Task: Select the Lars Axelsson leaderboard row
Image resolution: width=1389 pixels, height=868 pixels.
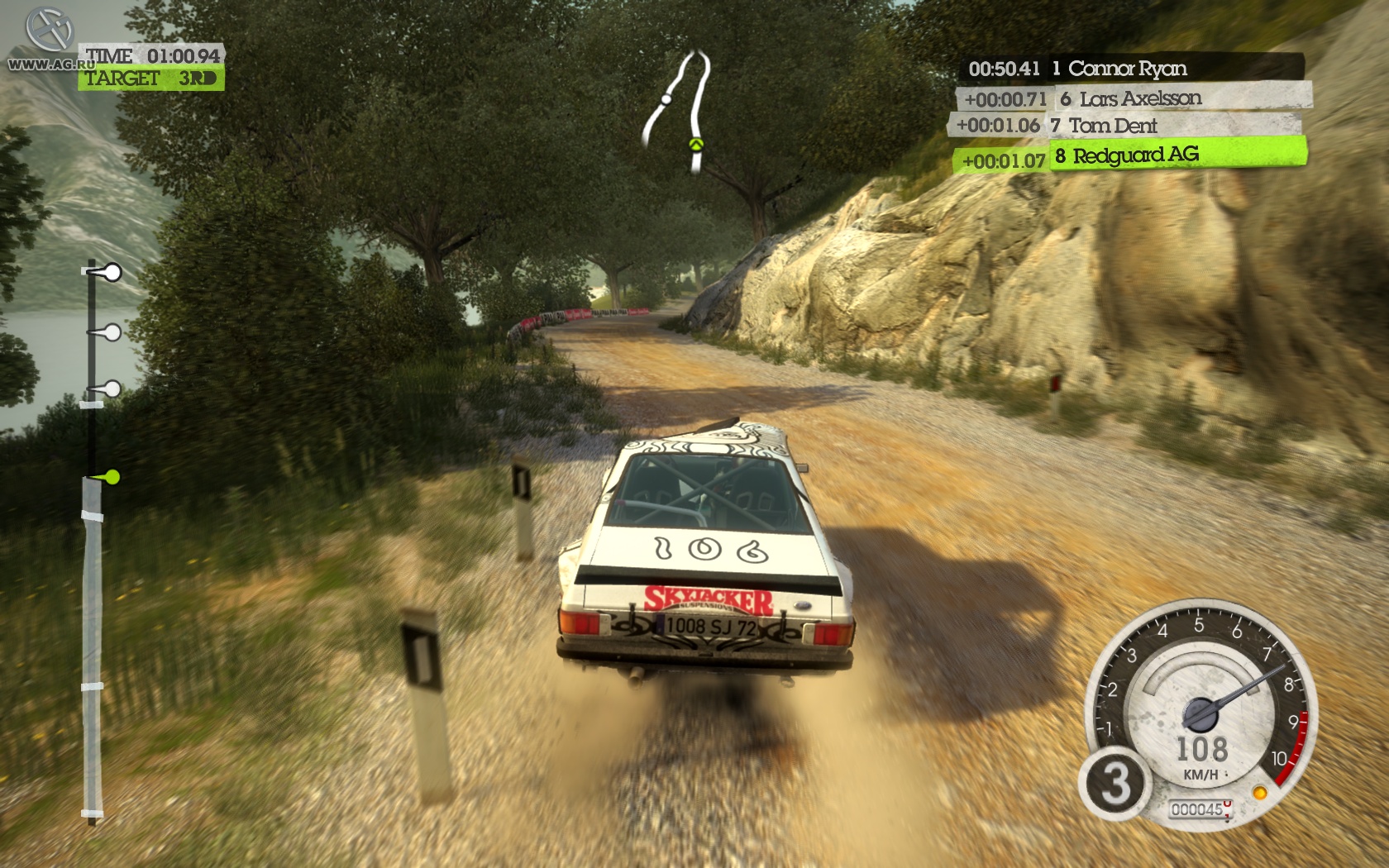Action: (1134, 99)
